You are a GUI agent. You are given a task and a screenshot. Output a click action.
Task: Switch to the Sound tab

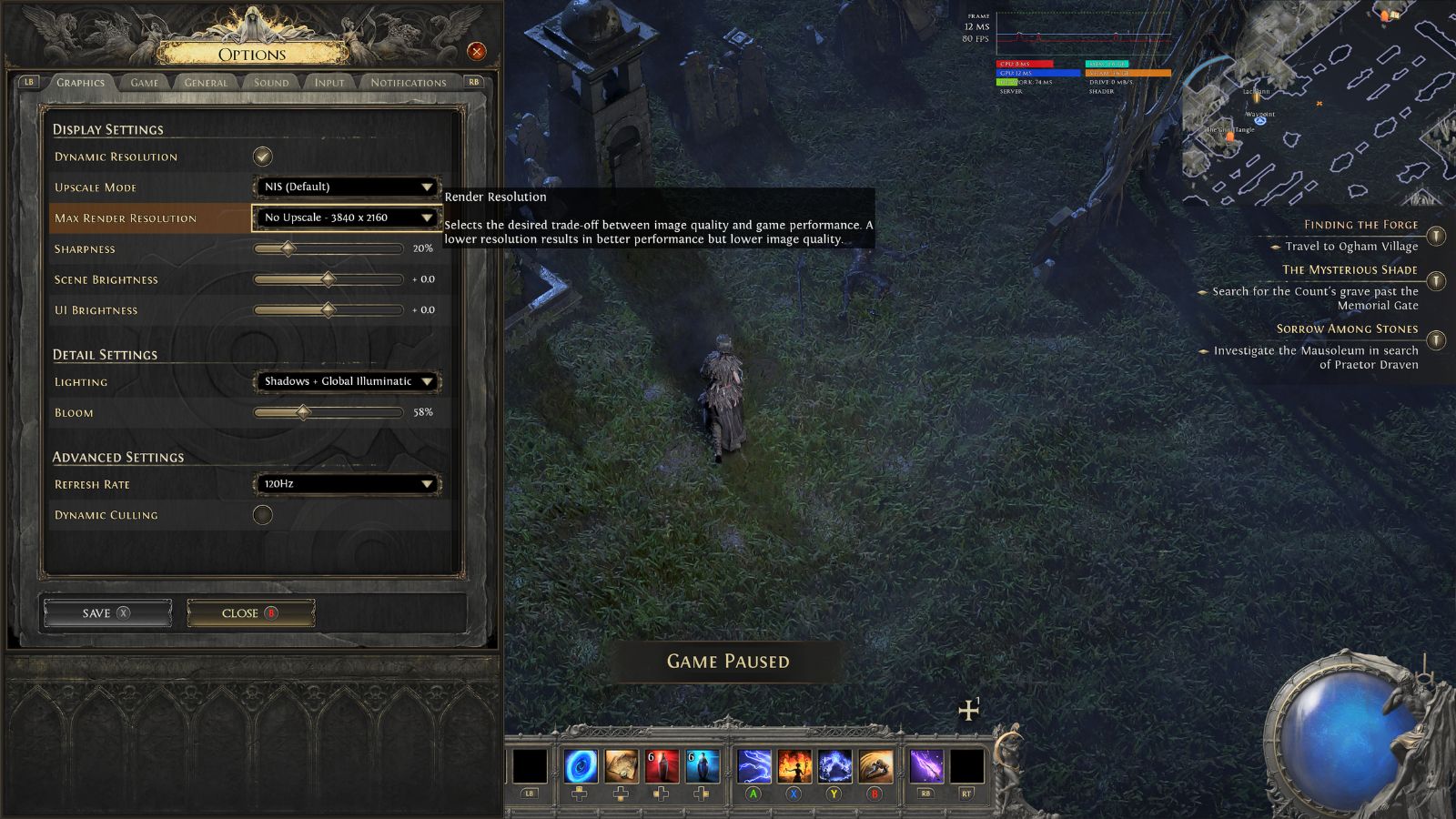(270, 82)
